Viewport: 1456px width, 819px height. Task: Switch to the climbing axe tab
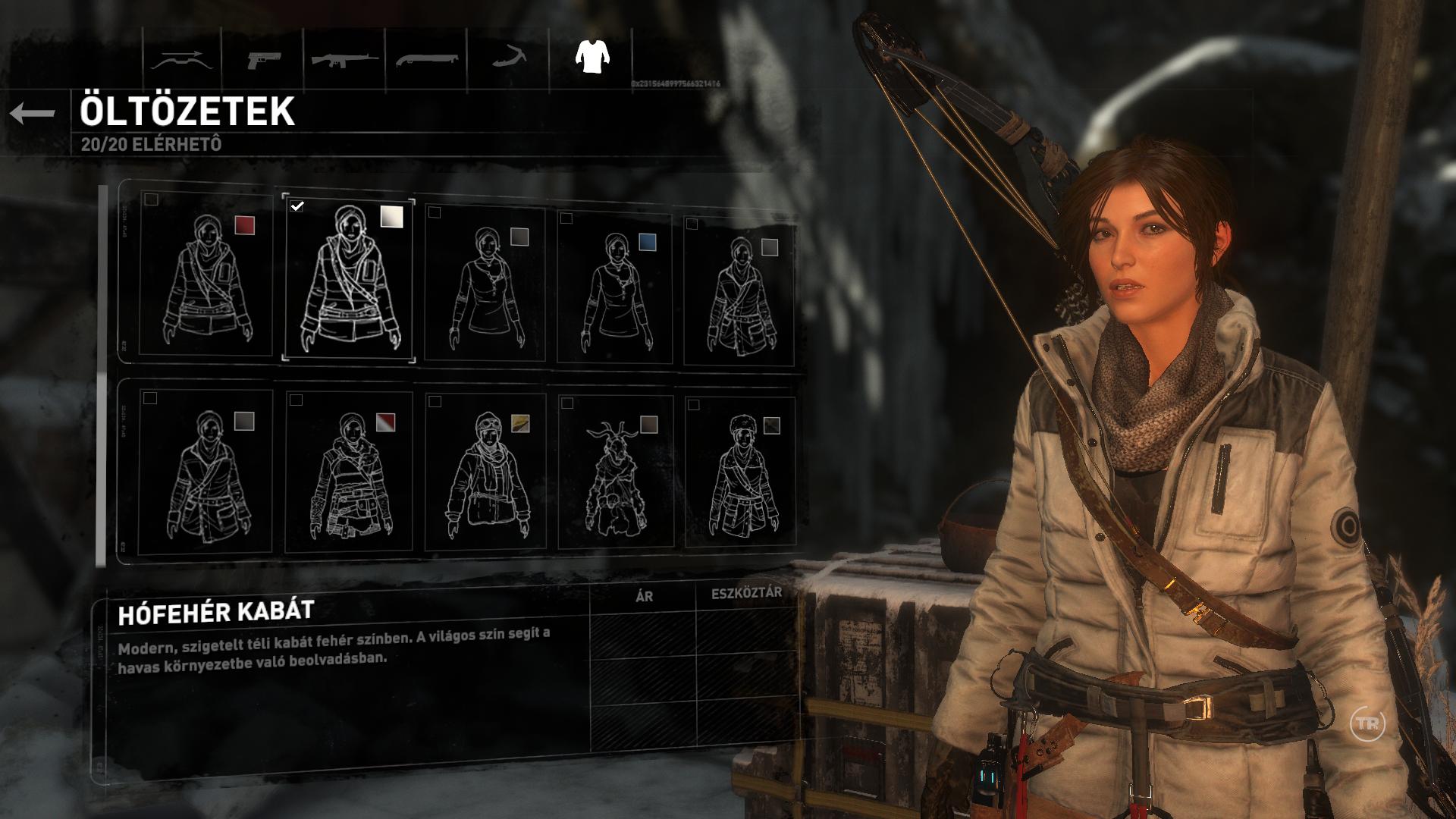pos(510,58)
